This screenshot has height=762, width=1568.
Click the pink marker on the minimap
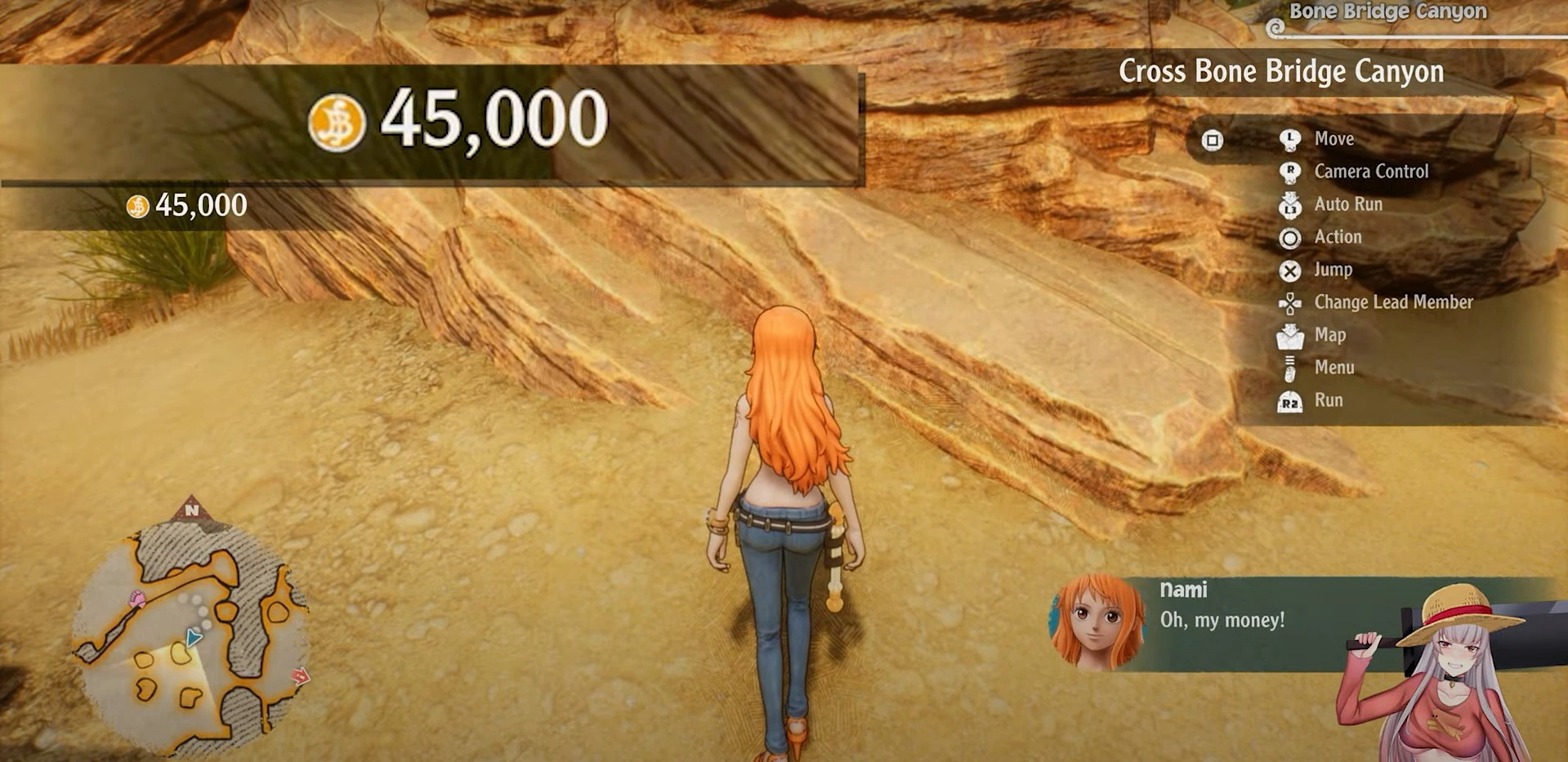click(x=138, y=600)
